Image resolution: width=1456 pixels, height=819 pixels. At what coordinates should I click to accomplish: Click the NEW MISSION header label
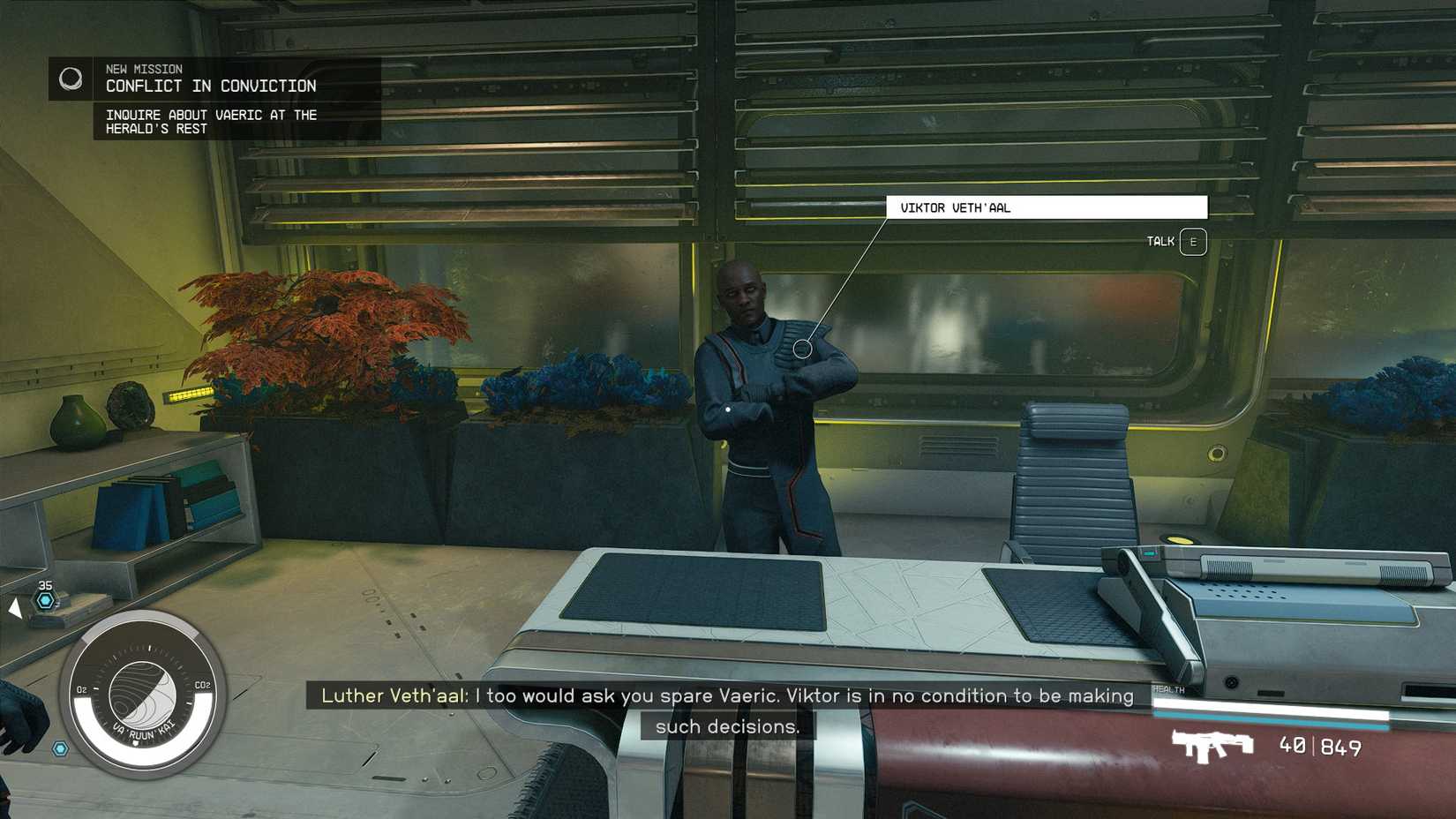143,69
